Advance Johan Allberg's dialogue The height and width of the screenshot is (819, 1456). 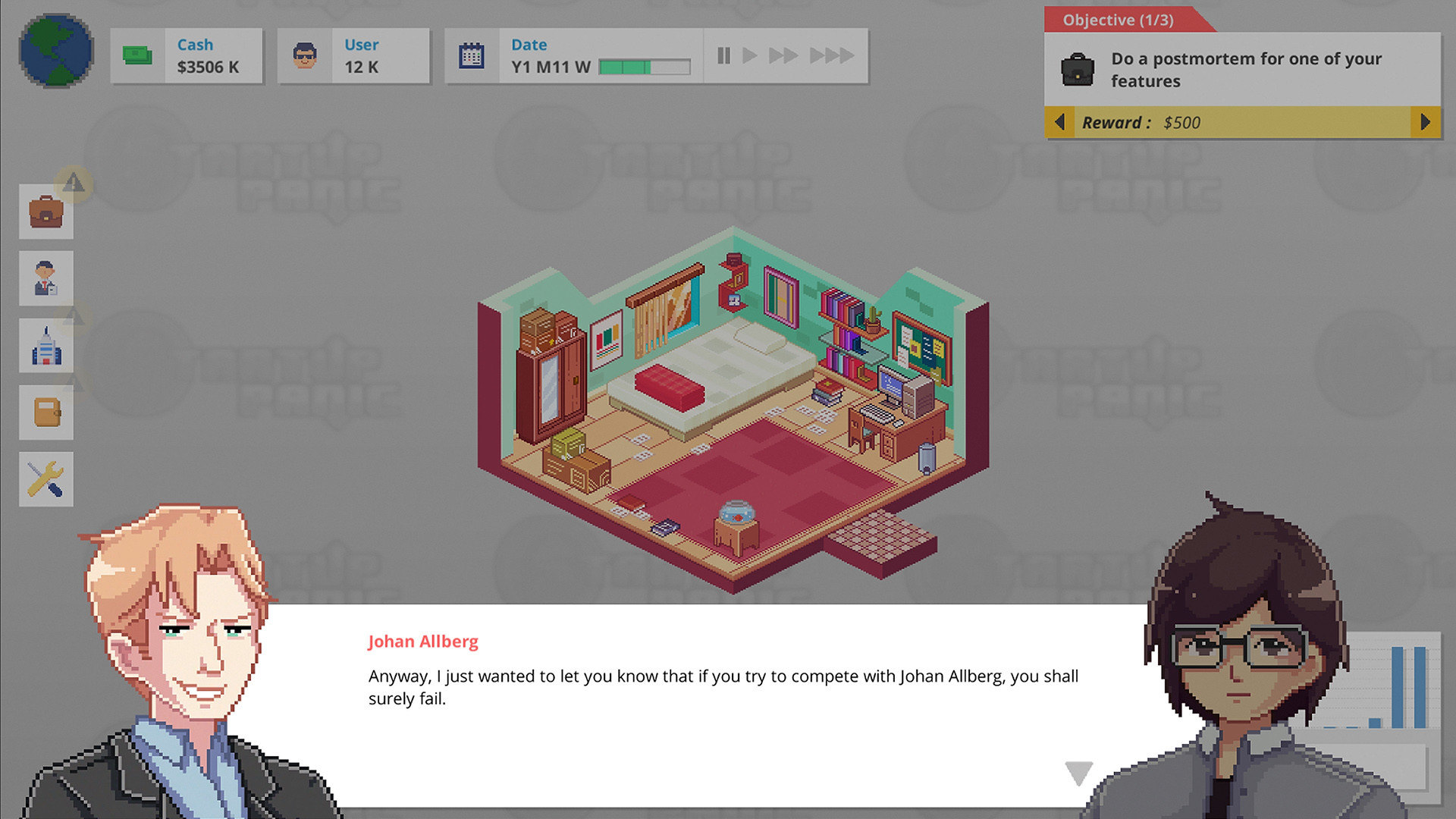[x=1077, y=772]
